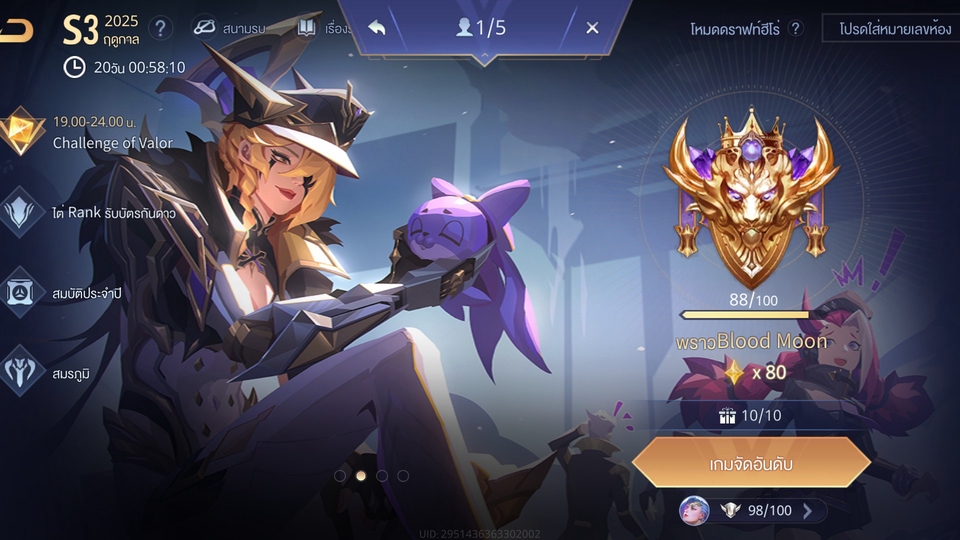Close the 1/5 party panel
960x540 pixels.
point(592,28)
